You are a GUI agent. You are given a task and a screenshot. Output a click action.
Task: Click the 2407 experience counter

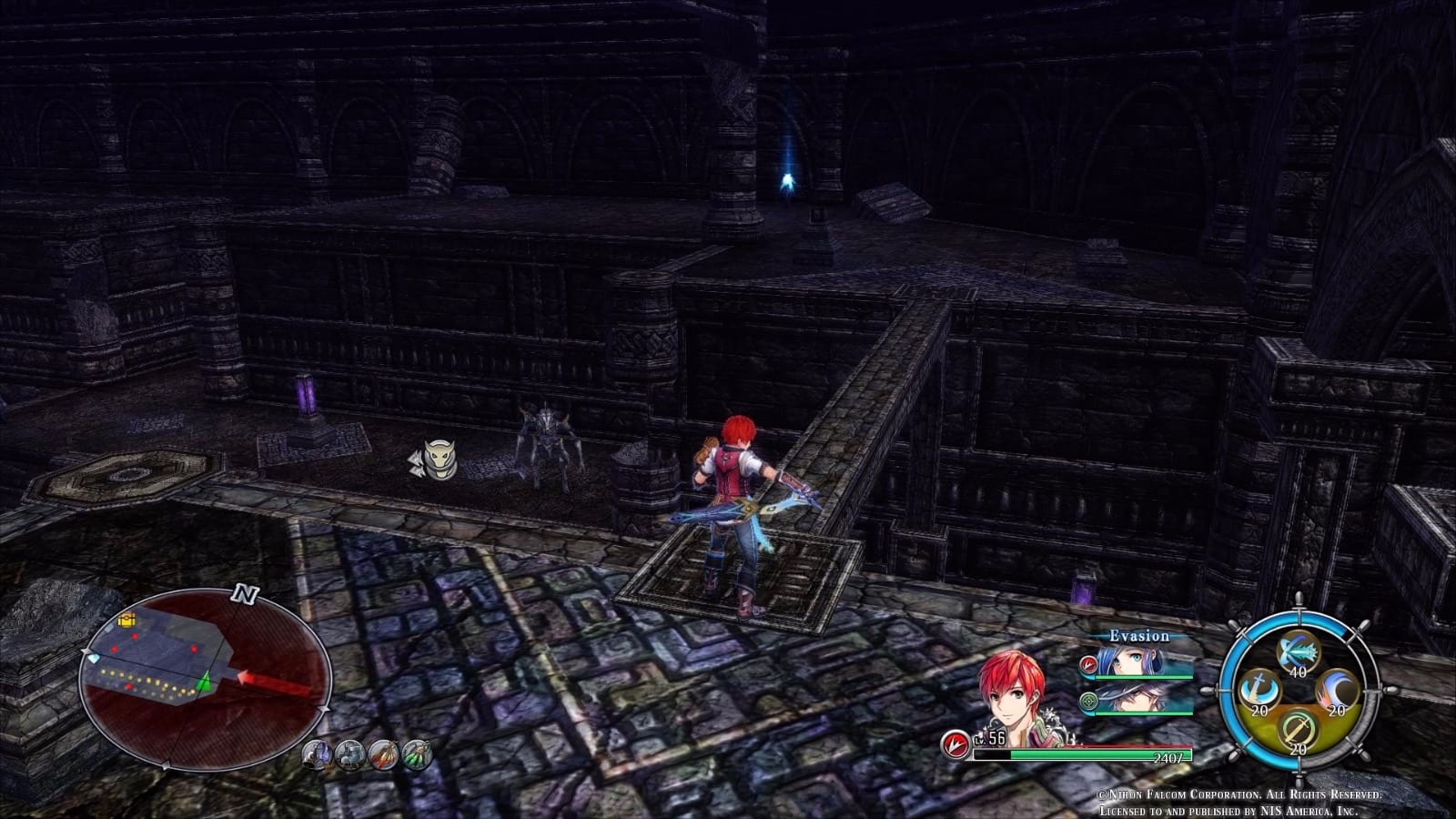coord(1168,757)
